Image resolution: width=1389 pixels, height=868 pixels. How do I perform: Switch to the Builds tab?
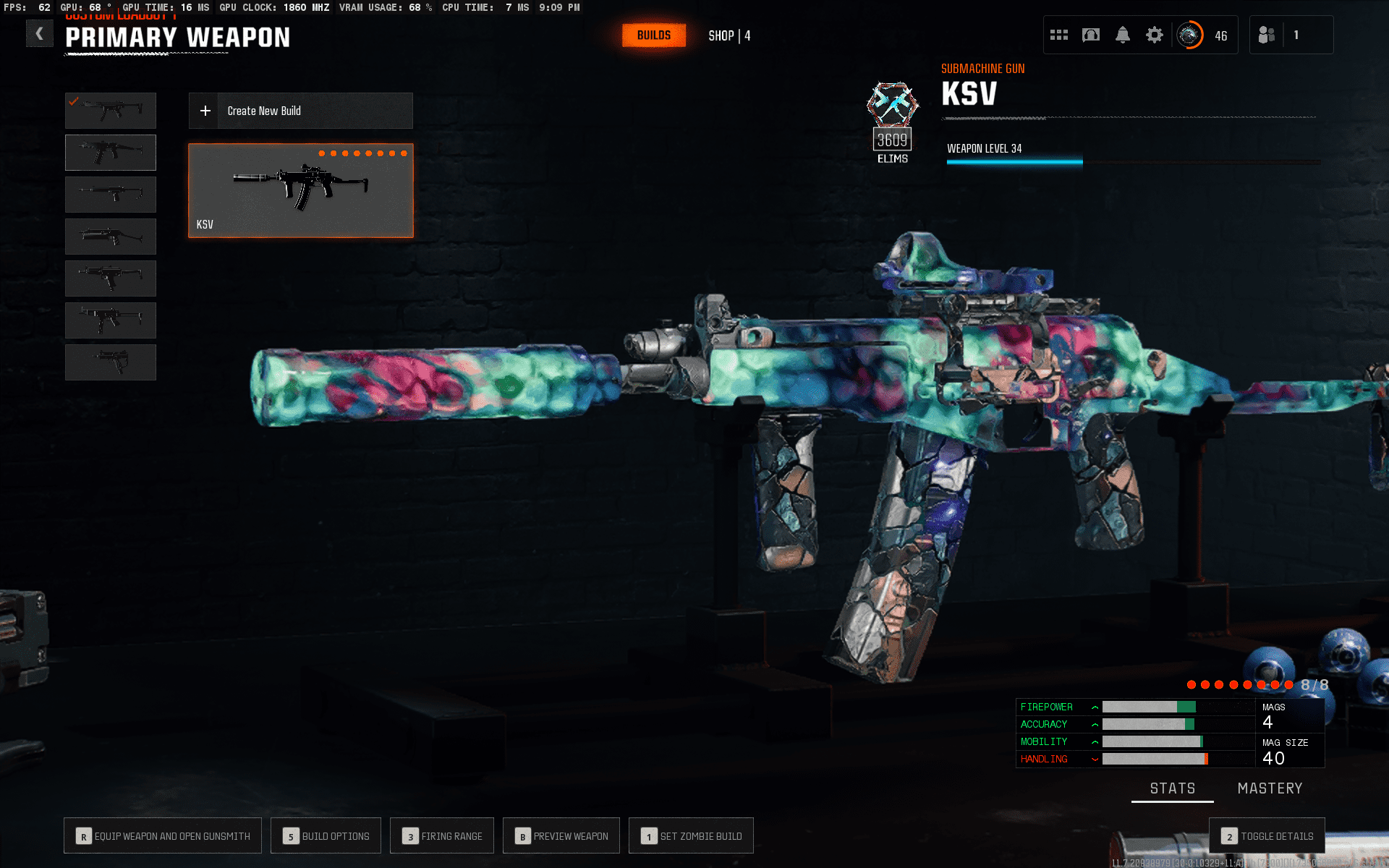[653, 35]
